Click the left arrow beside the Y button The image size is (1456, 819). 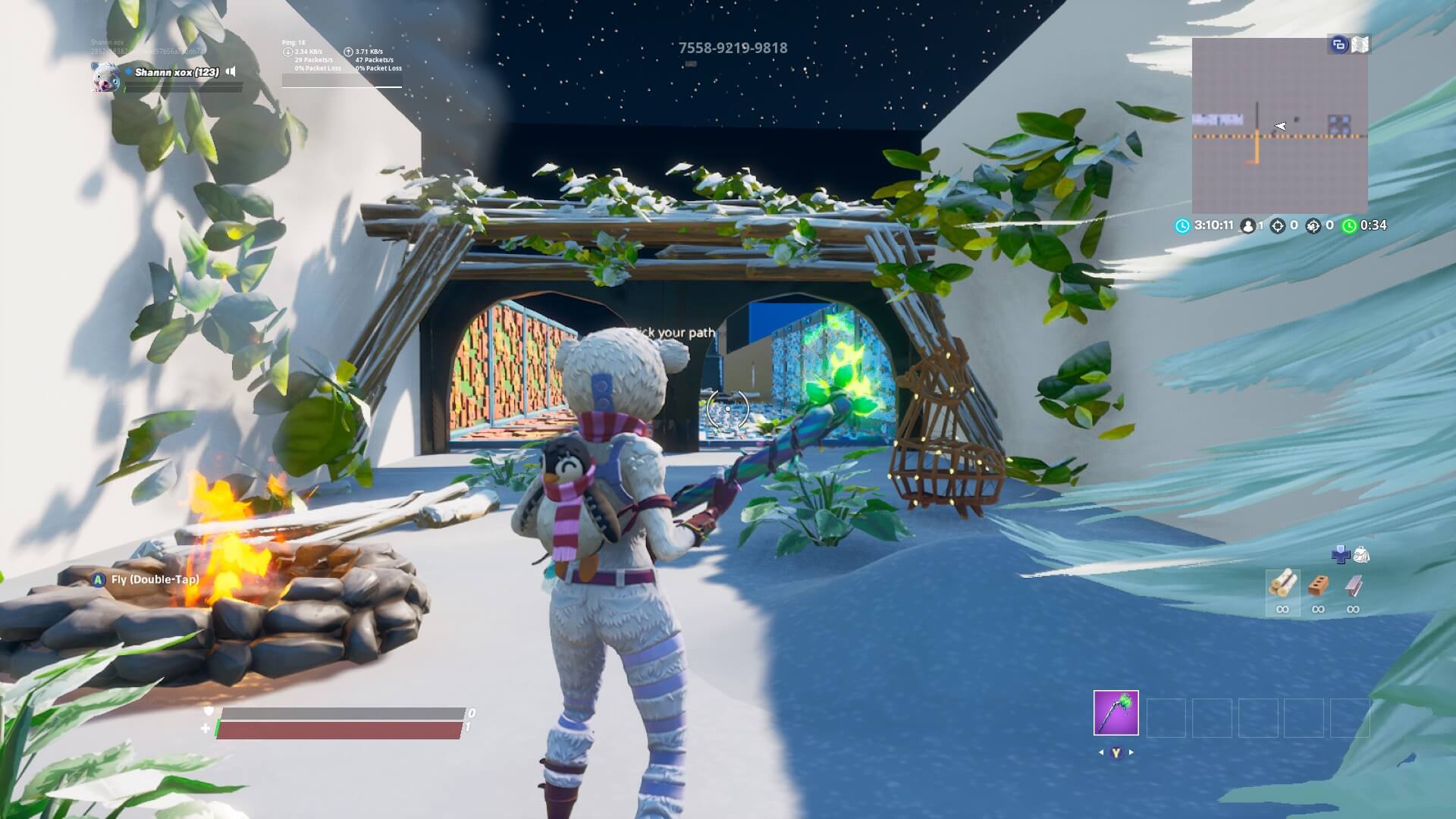coord(1101,754)
